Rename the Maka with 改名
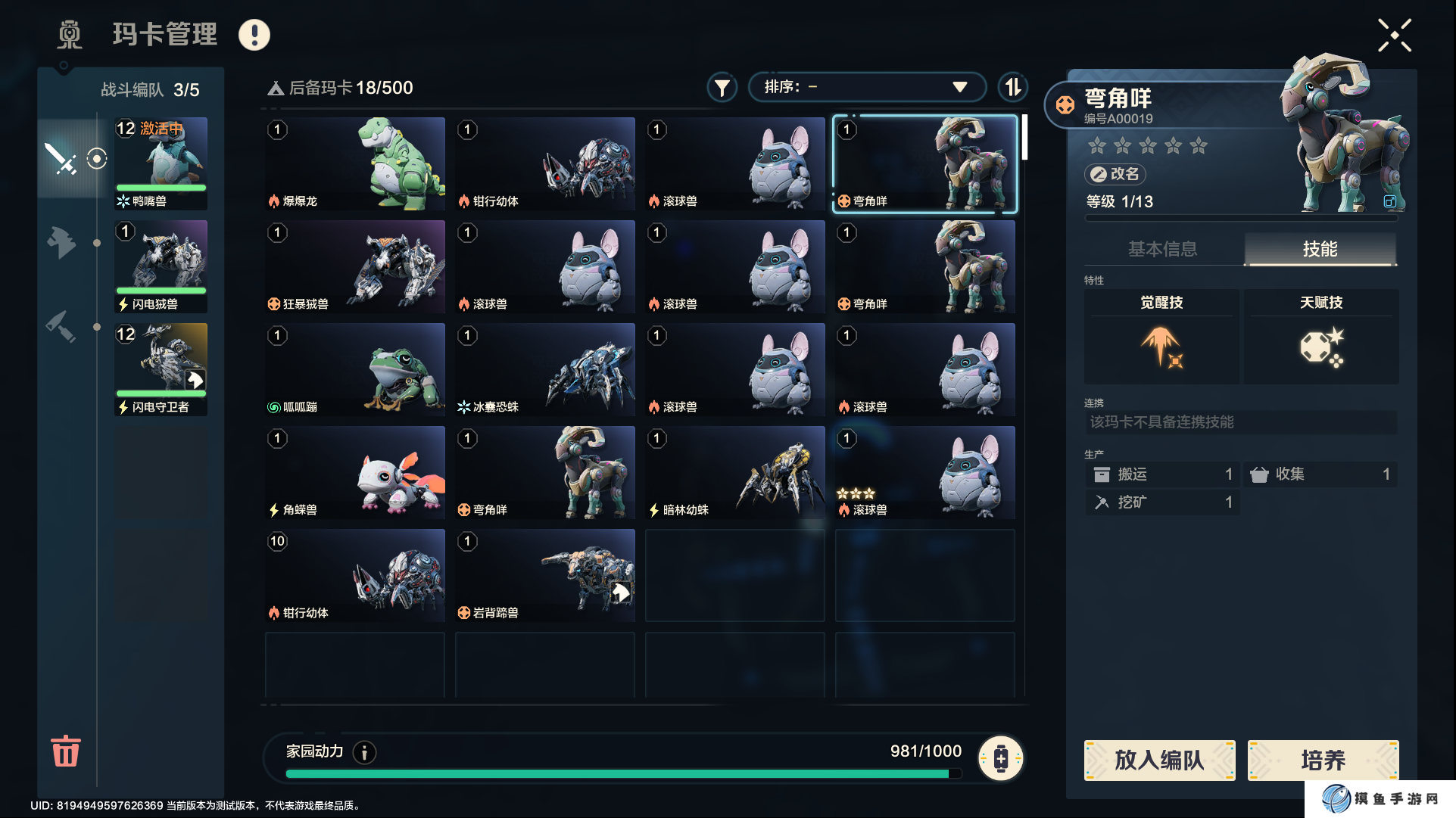The image size is (1456, 818). coord(1115,174)
